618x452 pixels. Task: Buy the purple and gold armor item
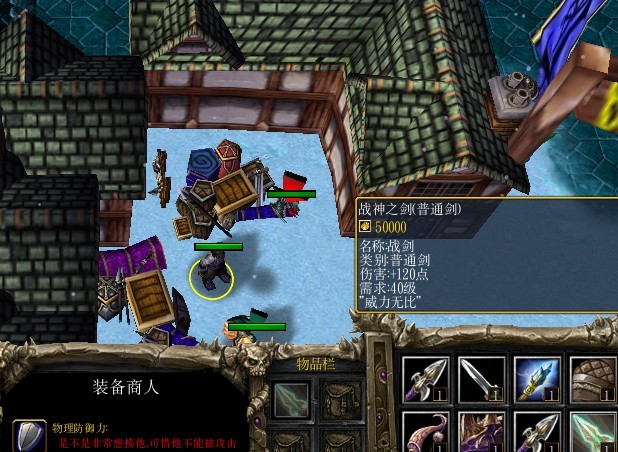click(x=481, y=432)
